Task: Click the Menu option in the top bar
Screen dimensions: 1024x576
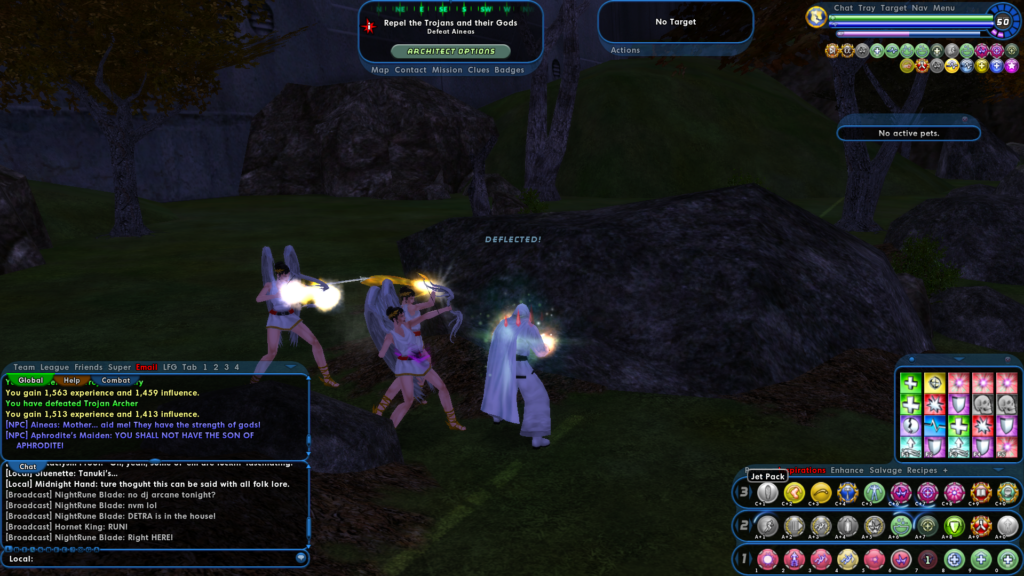Action: tap(944, 8)
